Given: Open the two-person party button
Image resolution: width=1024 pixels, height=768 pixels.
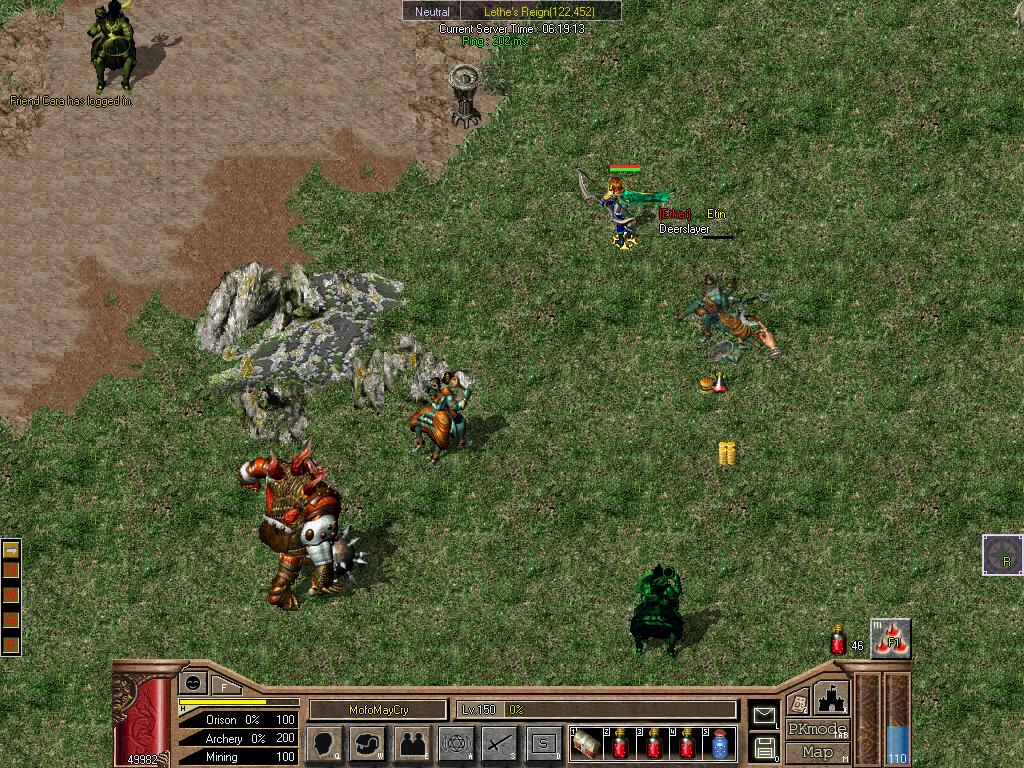Looking at the screenshot, I should coord(412,744).
